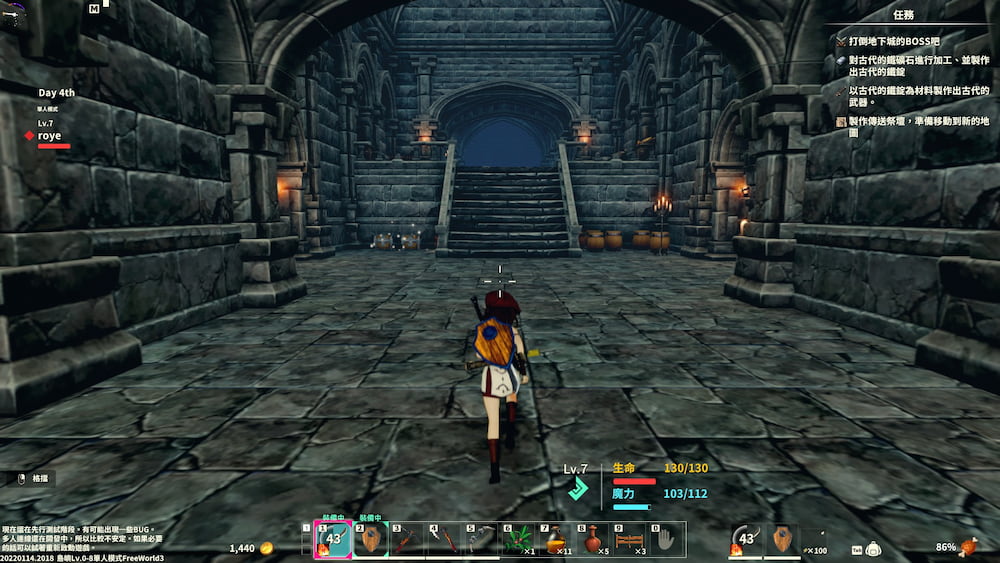Viewport: 1000px width, 563px height.
Task: Select the equipped bow in hotbar slot 1
Action: tap(332, 540)
